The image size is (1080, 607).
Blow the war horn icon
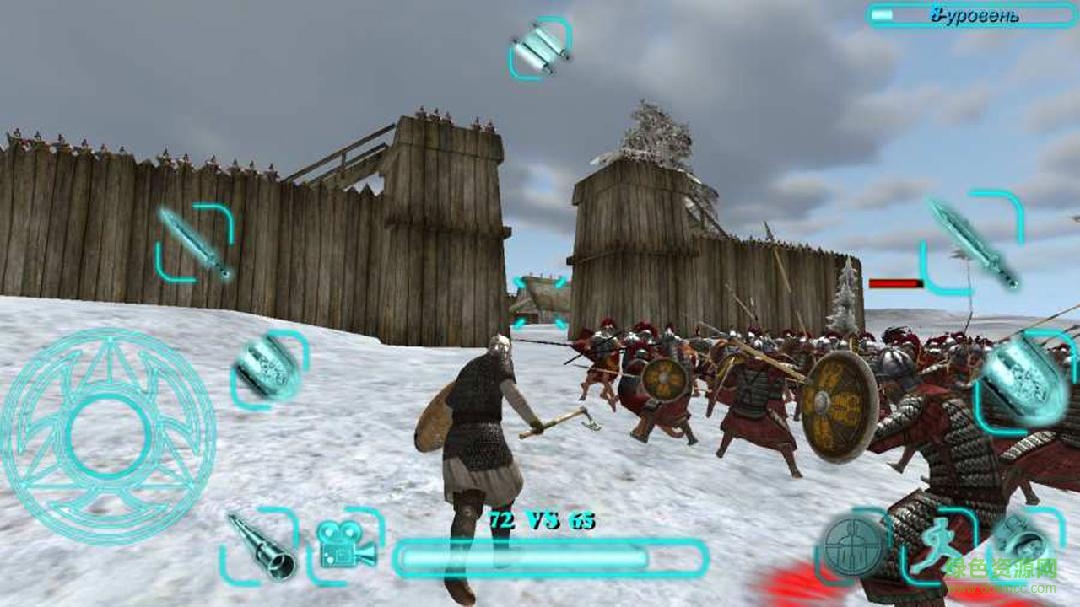point(258,546)
